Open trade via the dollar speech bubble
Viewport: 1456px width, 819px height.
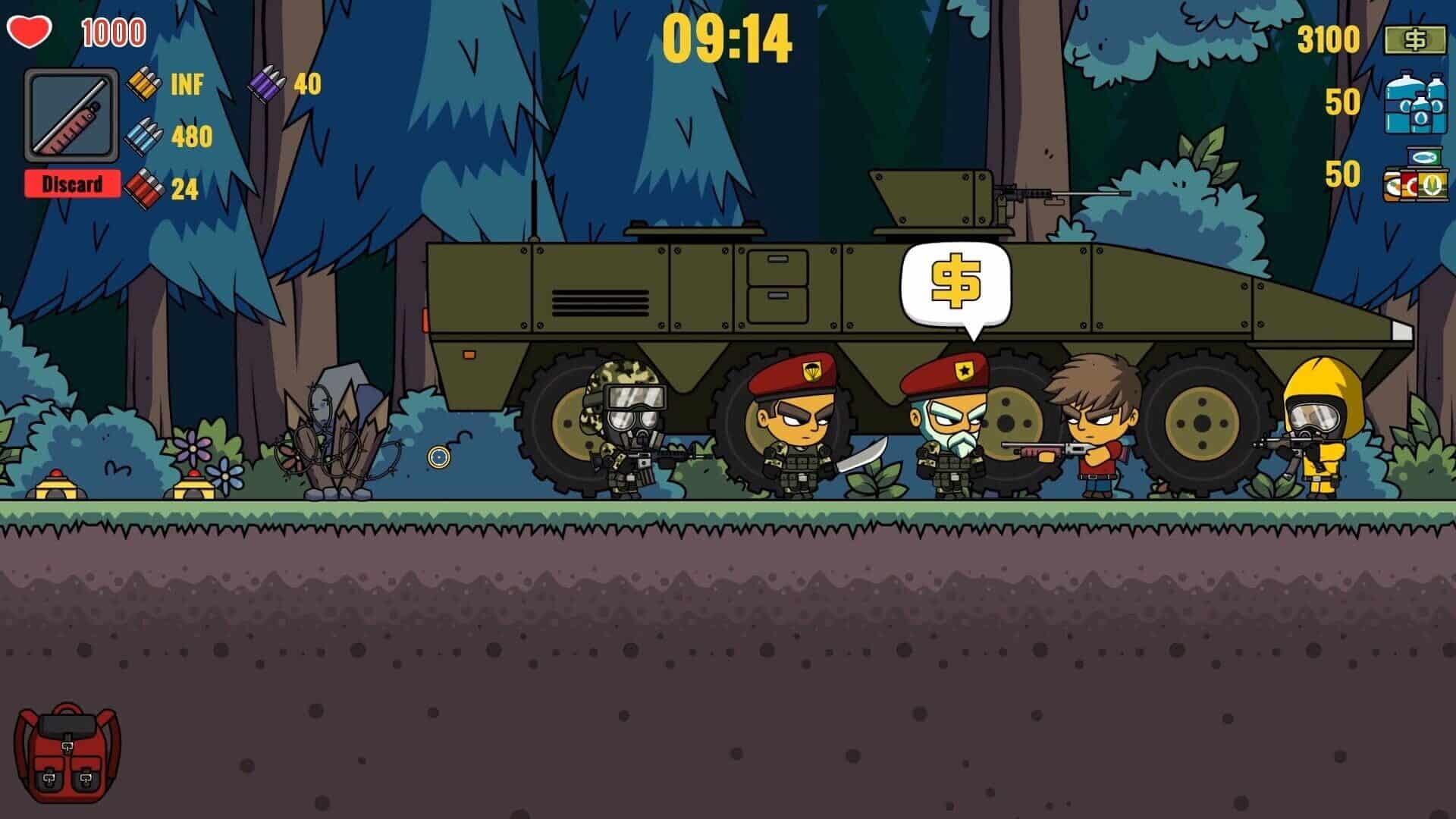955,283
